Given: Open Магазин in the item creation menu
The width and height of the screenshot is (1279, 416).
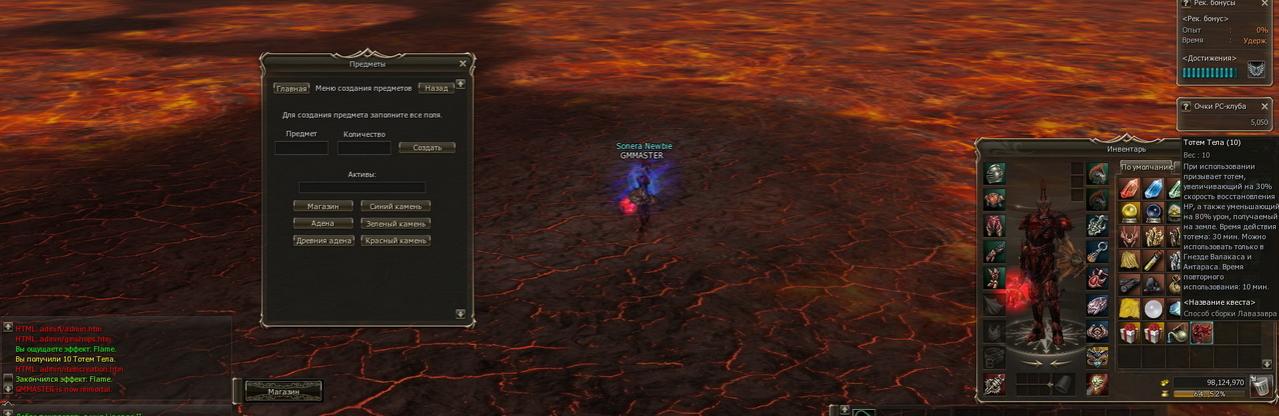Looking at the screenshot, I should tap(323, 206).
